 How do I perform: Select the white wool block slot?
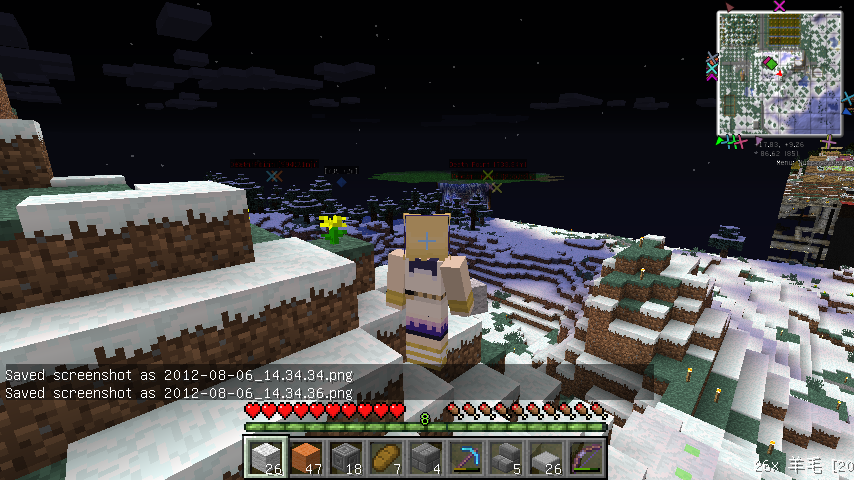pyautogui.click(x=267, y=458)
